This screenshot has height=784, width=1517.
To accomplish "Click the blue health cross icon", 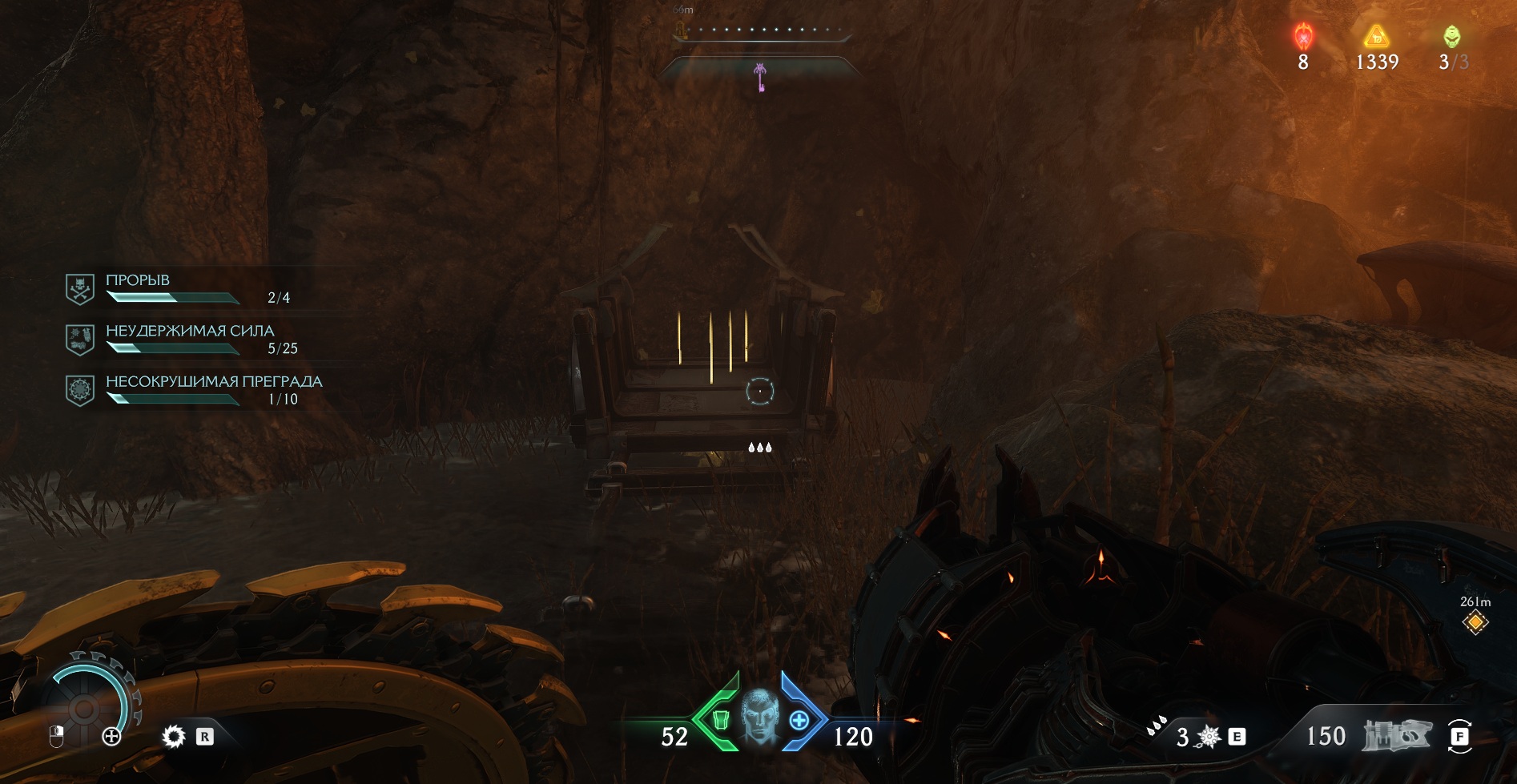I will pyautogui.click(x=799, y=720).
